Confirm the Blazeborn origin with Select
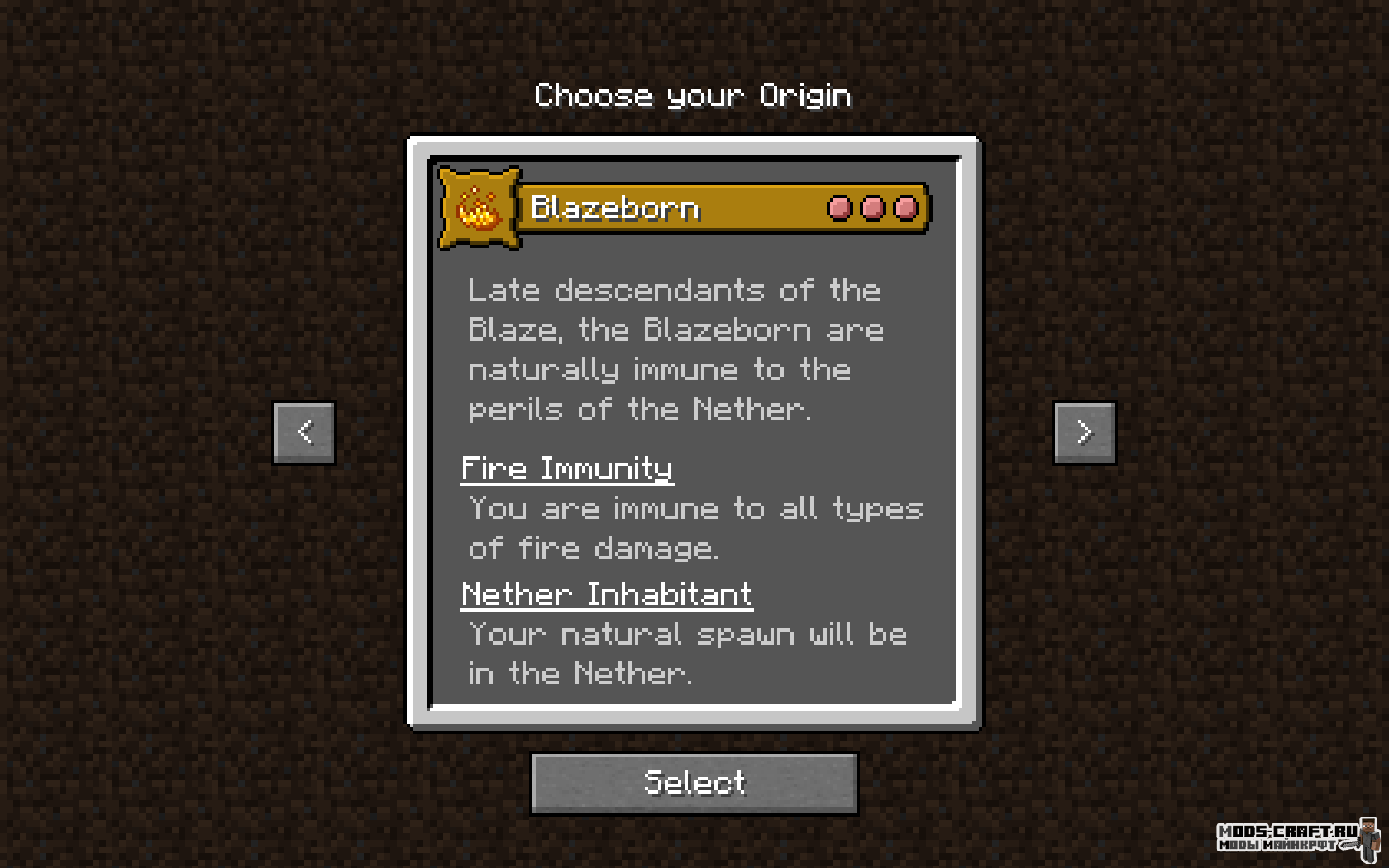This screenshot has height=868, width=1389. tap(694, 783)
